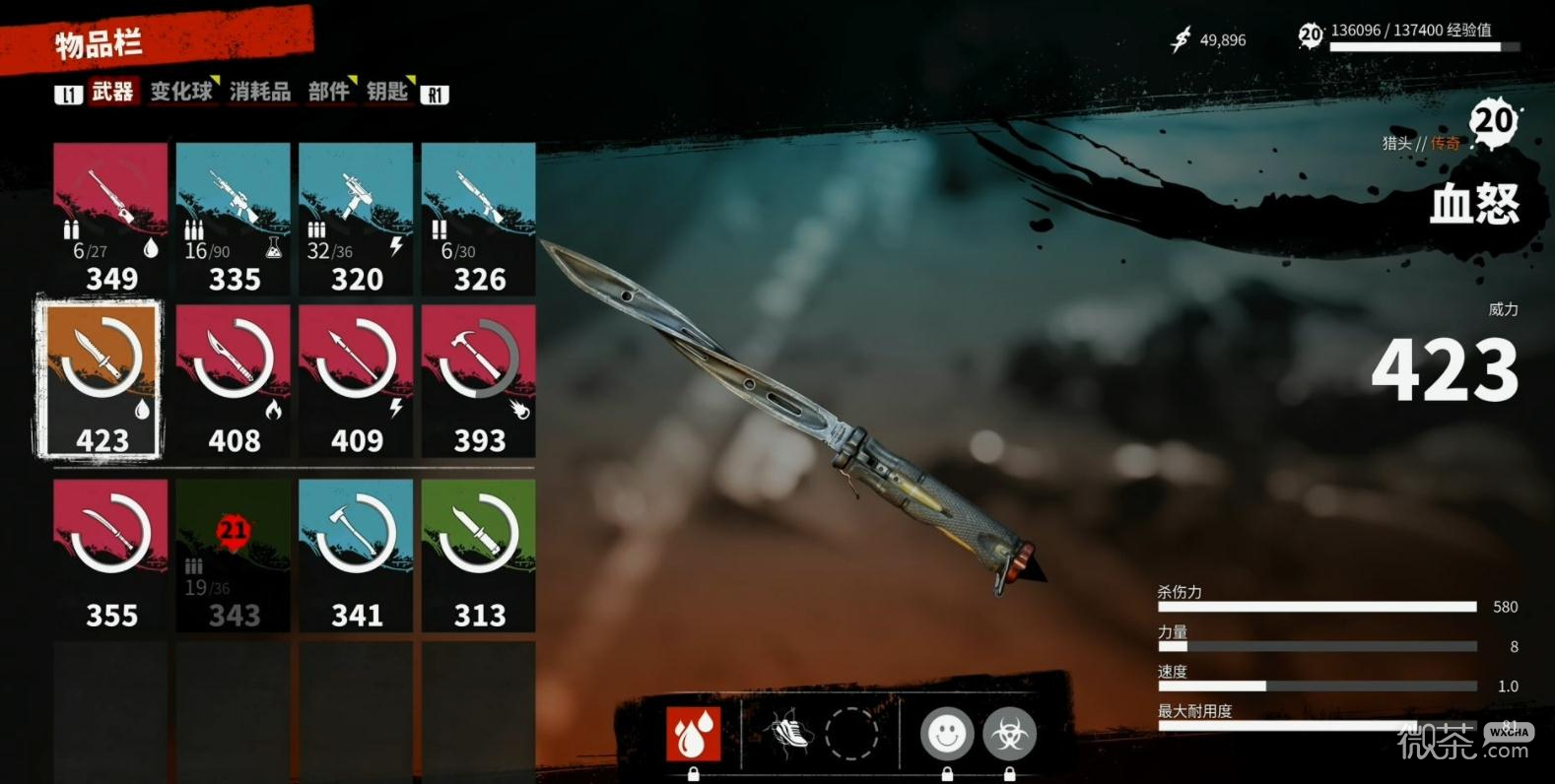Pick the hammer slot rated 393

click(x=479, y=380)
